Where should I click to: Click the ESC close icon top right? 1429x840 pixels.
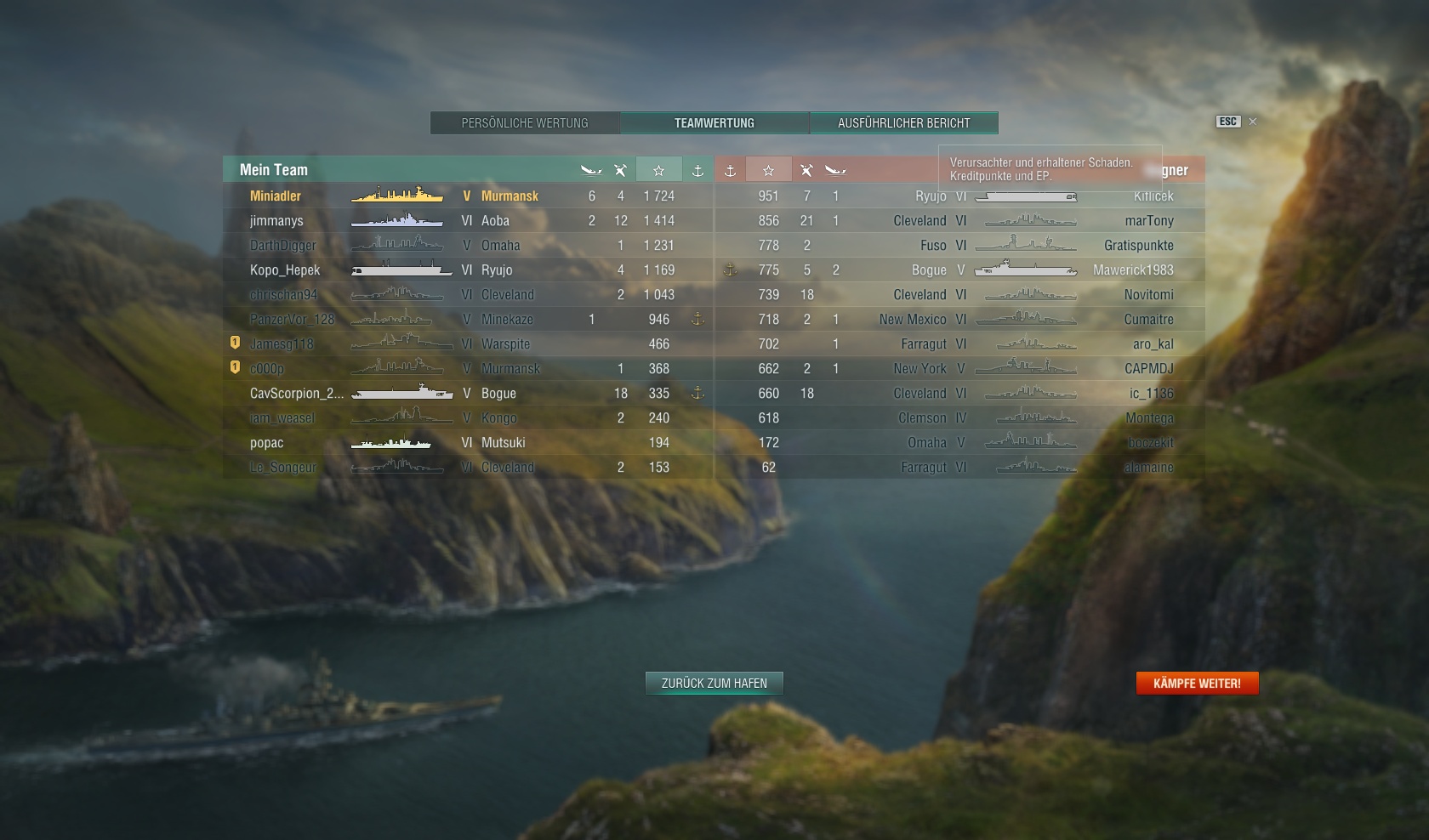pos(1252,122)
